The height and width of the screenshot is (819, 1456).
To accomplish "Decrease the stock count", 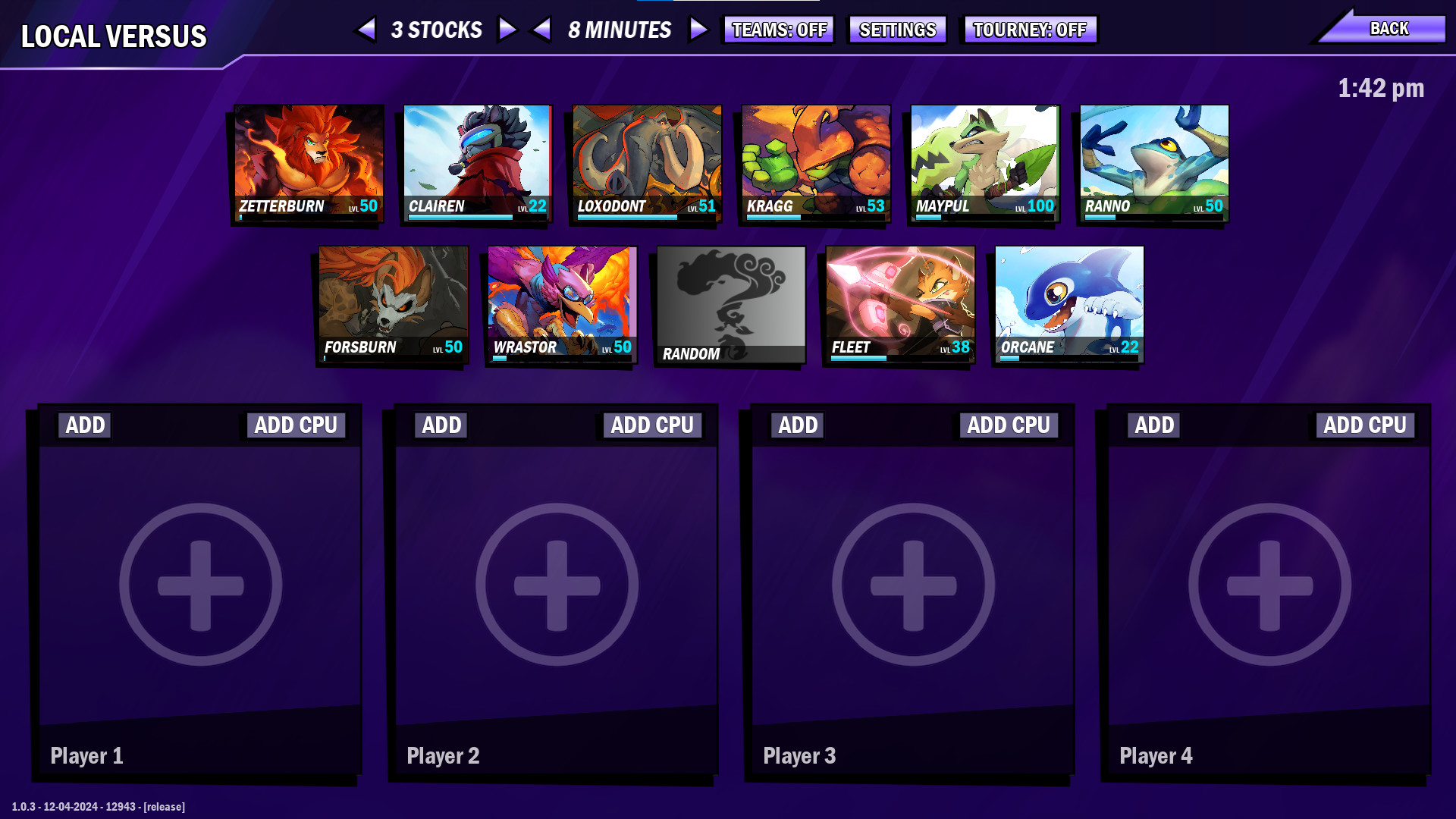I will [367, 30].
